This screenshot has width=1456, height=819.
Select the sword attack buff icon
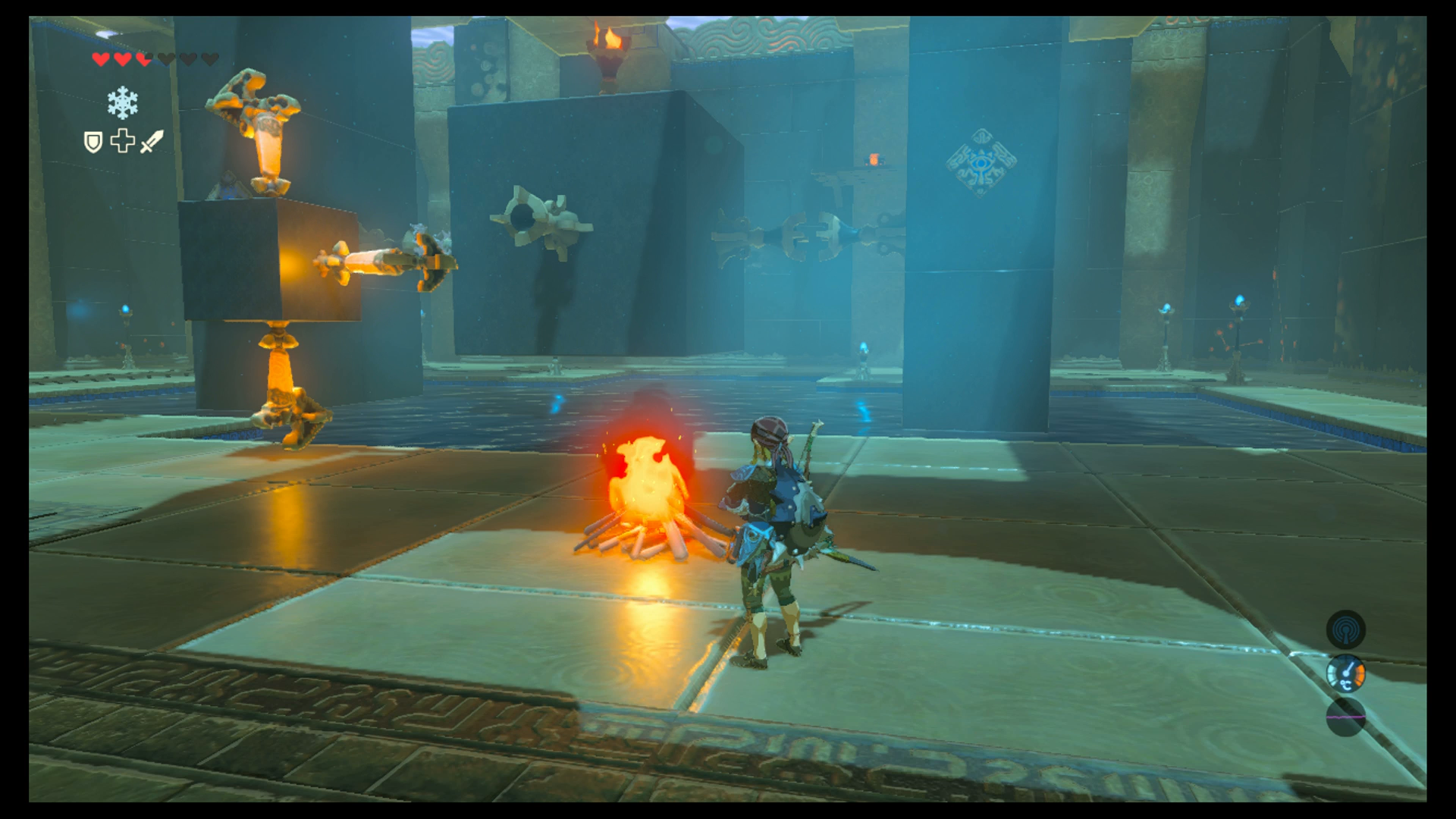[151, 142]
